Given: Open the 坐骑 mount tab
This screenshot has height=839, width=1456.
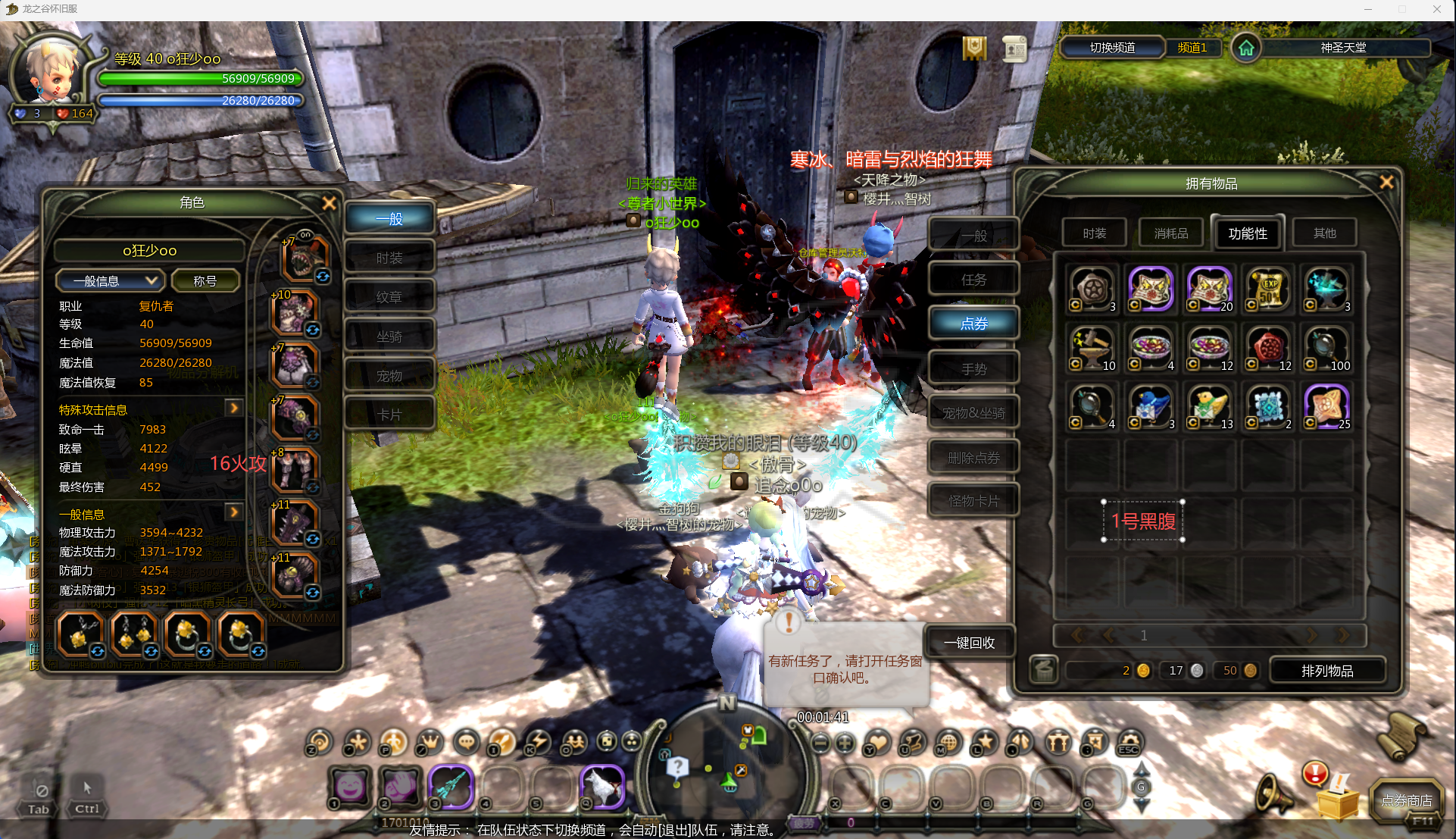Looking at the screenshot, I should pyautogui.click(x=389, y=337).
